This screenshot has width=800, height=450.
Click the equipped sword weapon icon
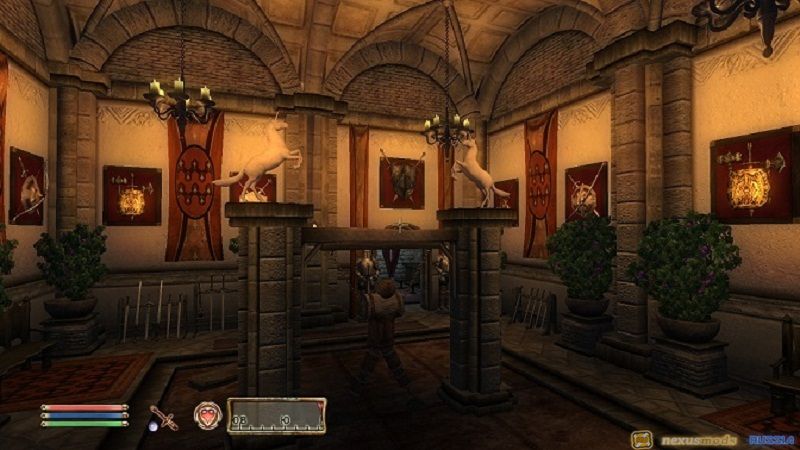tap(163, 416)
